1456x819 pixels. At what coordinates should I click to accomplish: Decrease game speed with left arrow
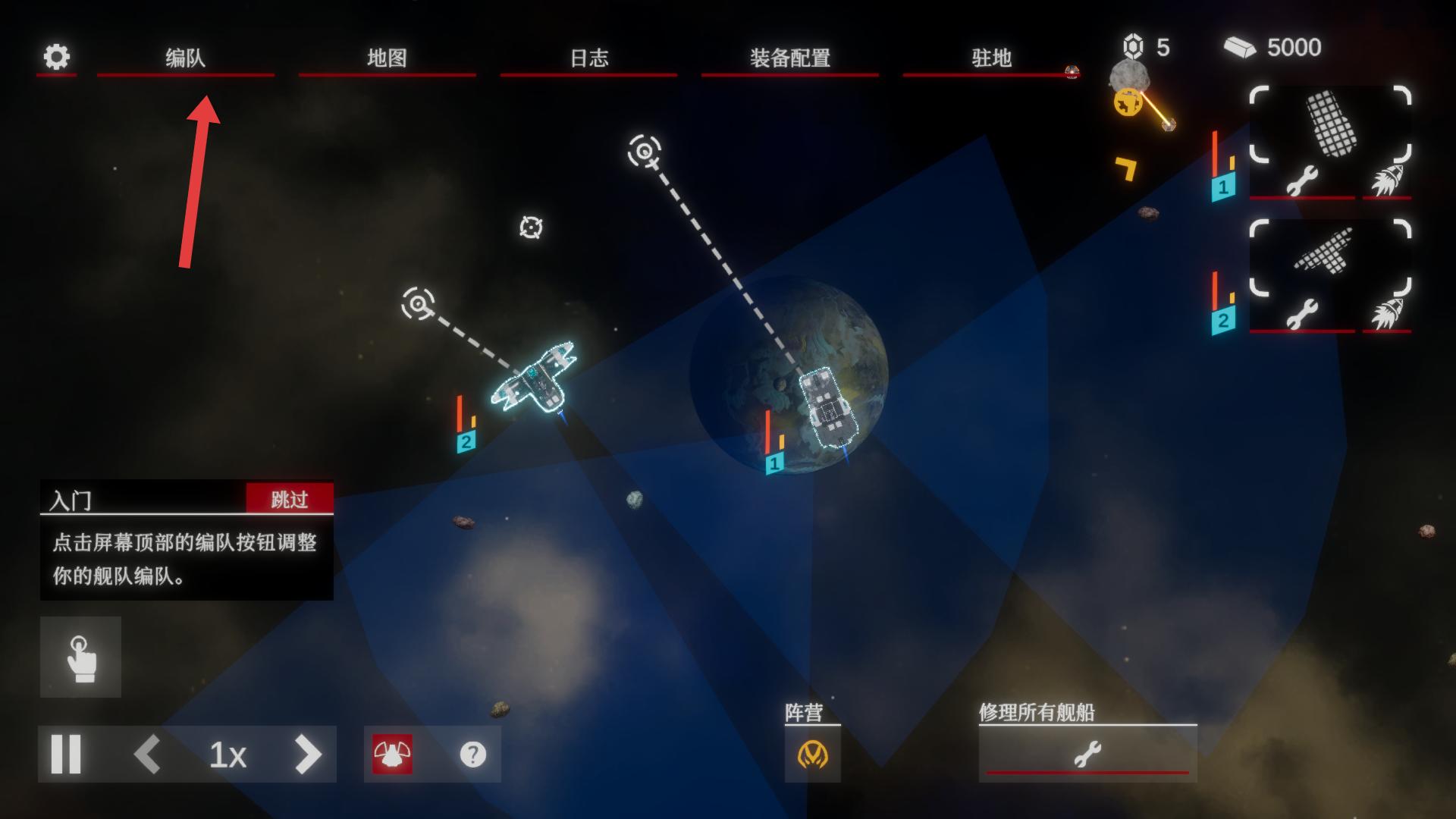coord(147,755)
